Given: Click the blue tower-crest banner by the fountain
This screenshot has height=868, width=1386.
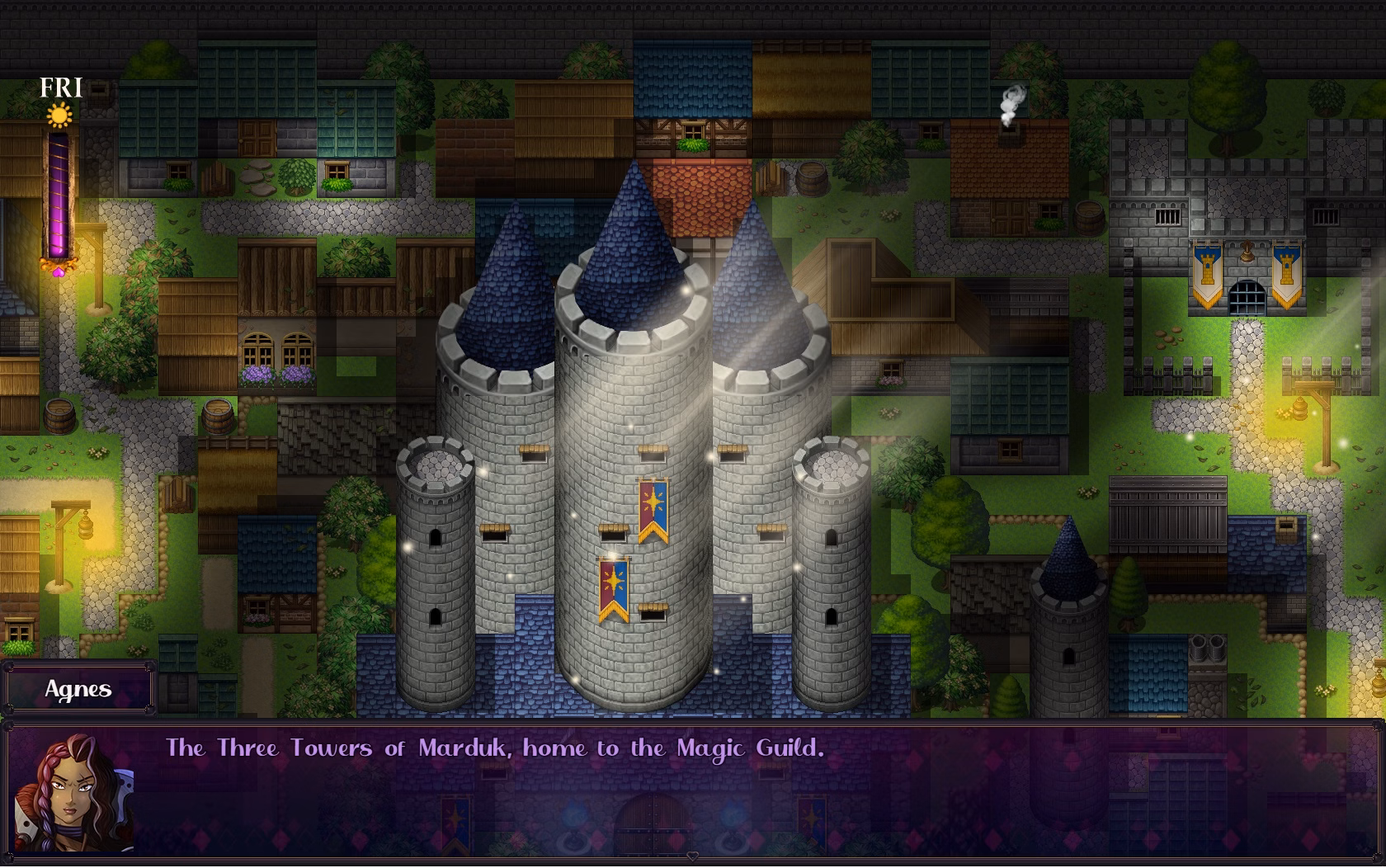Looking at the screenshot, I should 1209,271.
